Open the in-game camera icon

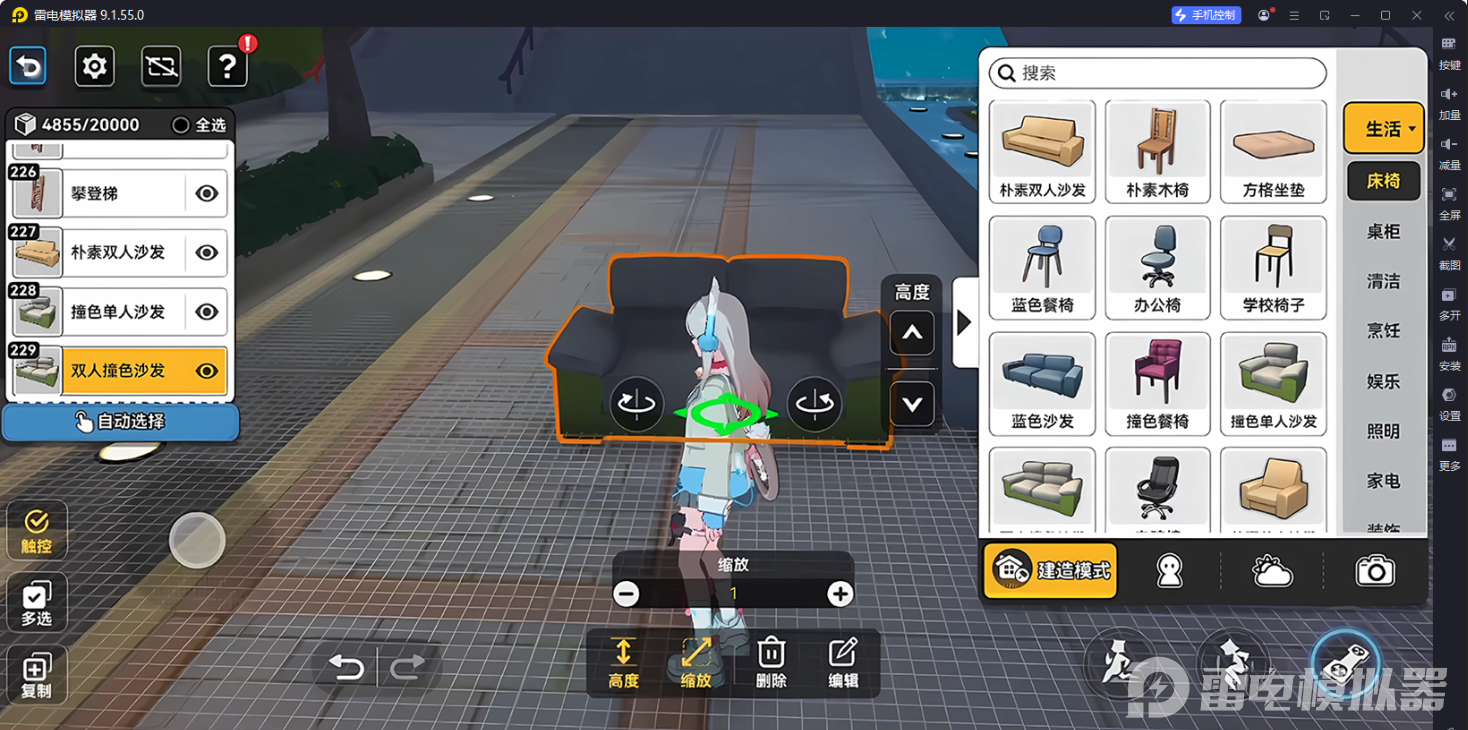1376,569
